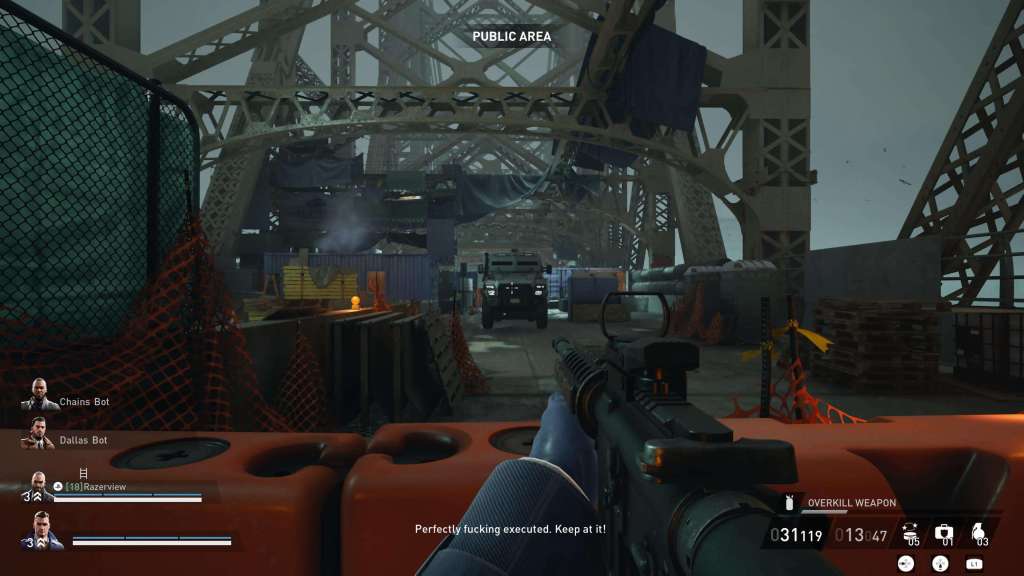Screen dimensions: 1024x576
Task: Select the Chains Bot teammate portrait
Action: pyautogui.click(x=38, y=394)
